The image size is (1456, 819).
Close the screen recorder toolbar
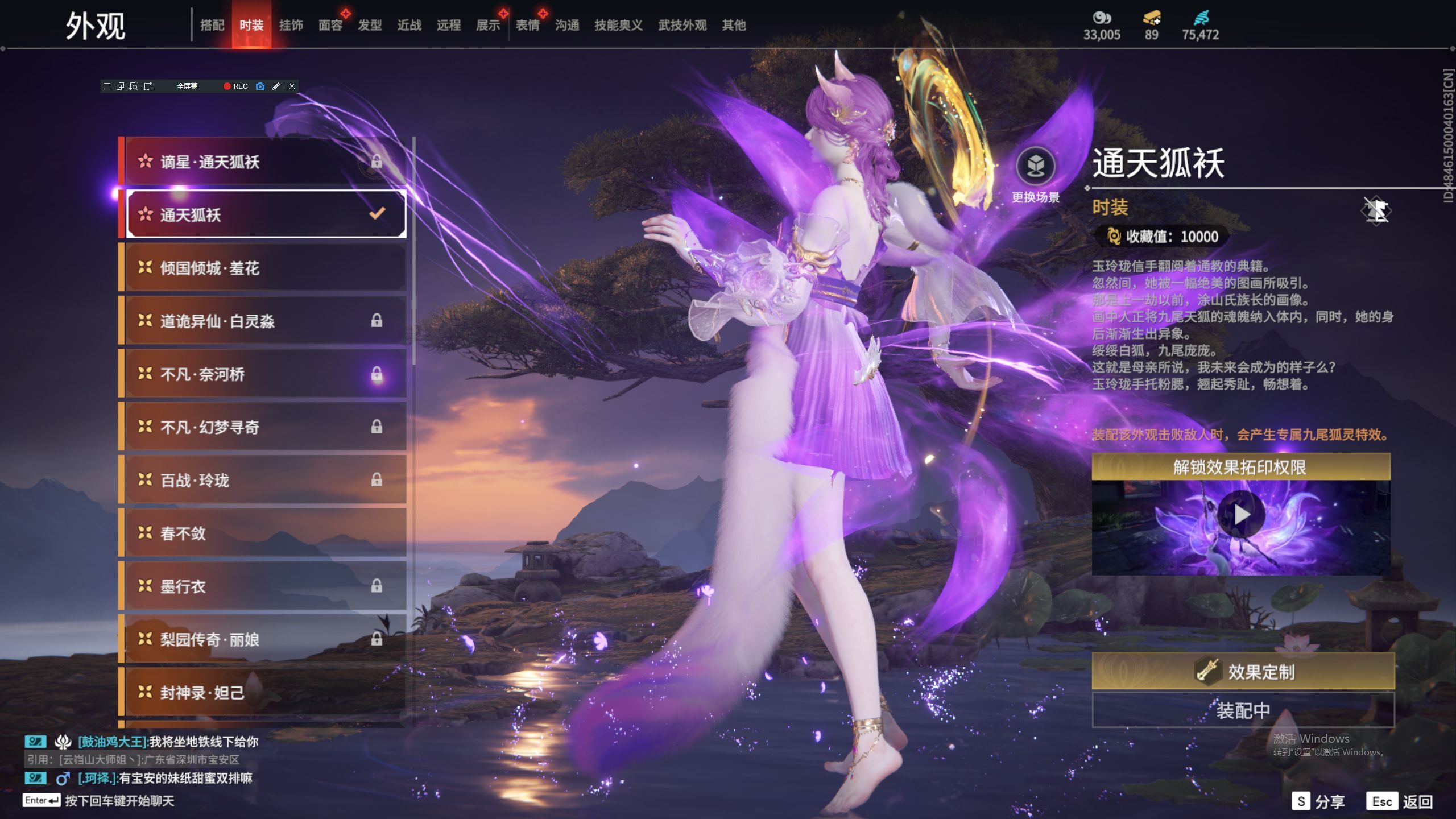click(292, 86)
